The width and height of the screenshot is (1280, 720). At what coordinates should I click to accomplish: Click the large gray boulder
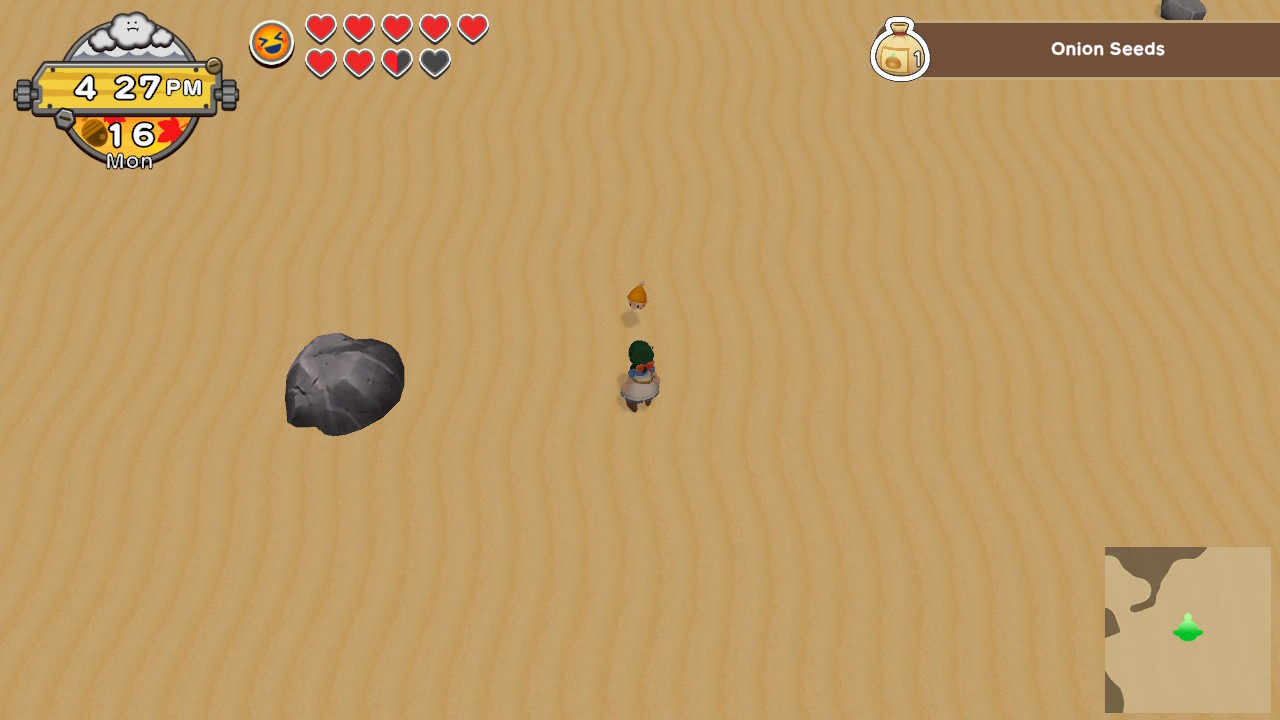pyautogui.click(x=344, y=385)
